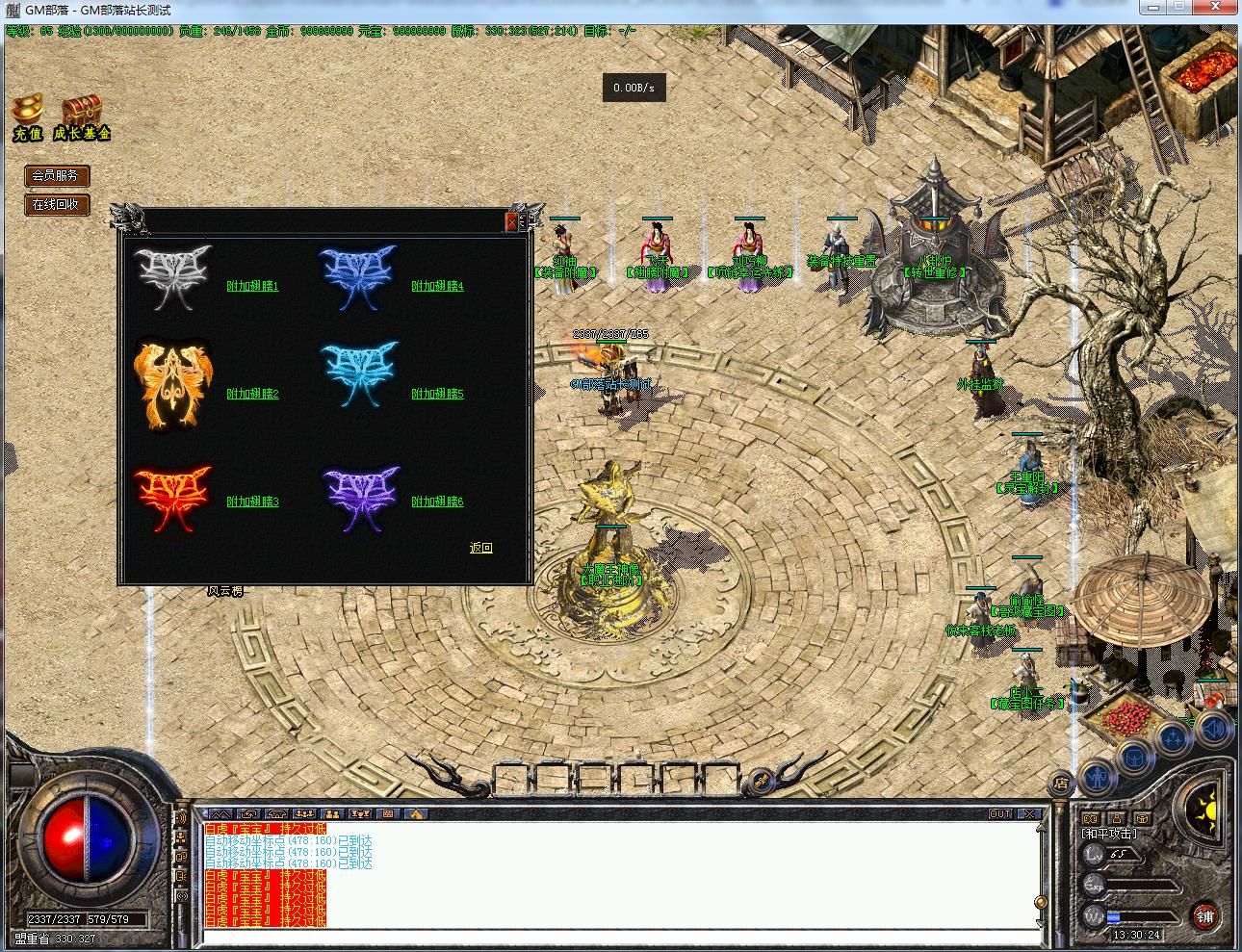
Task: Pick the 附加翅膀6 link
Action: 437,502
